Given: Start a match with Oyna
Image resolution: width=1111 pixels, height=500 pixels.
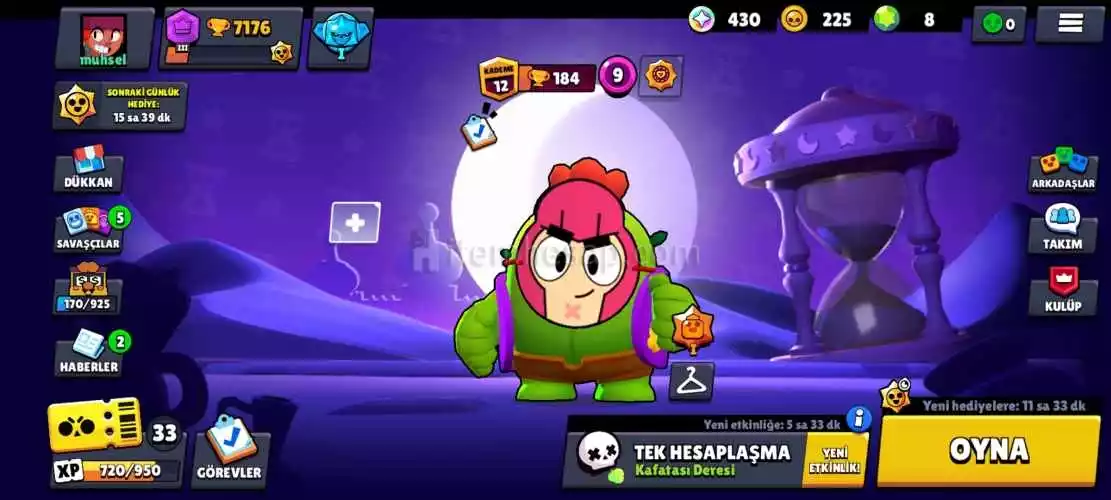Looking at the screenshot, I should [x=988, y=450].
